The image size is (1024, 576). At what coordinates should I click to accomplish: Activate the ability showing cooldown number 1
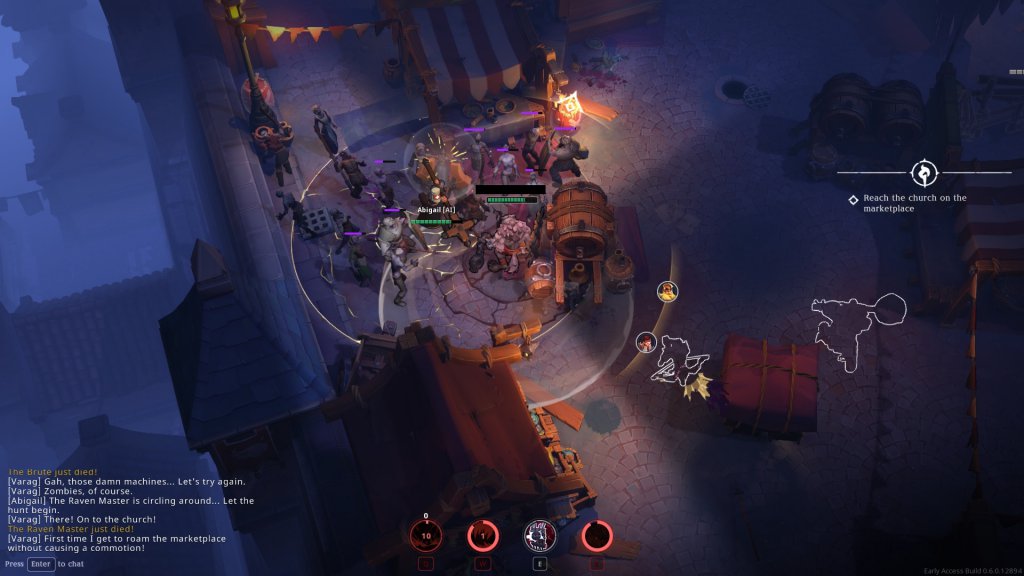483,537
